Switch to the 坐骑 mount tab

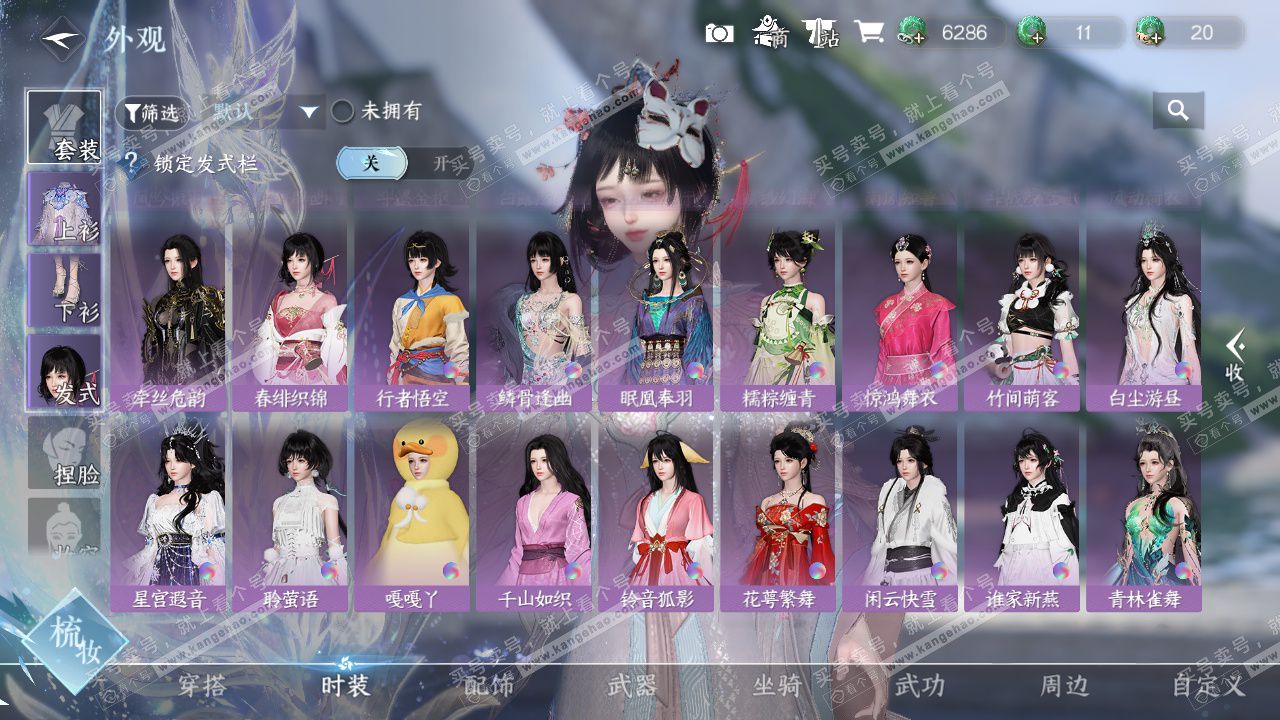pyautogui.click(x=777, y=686)
